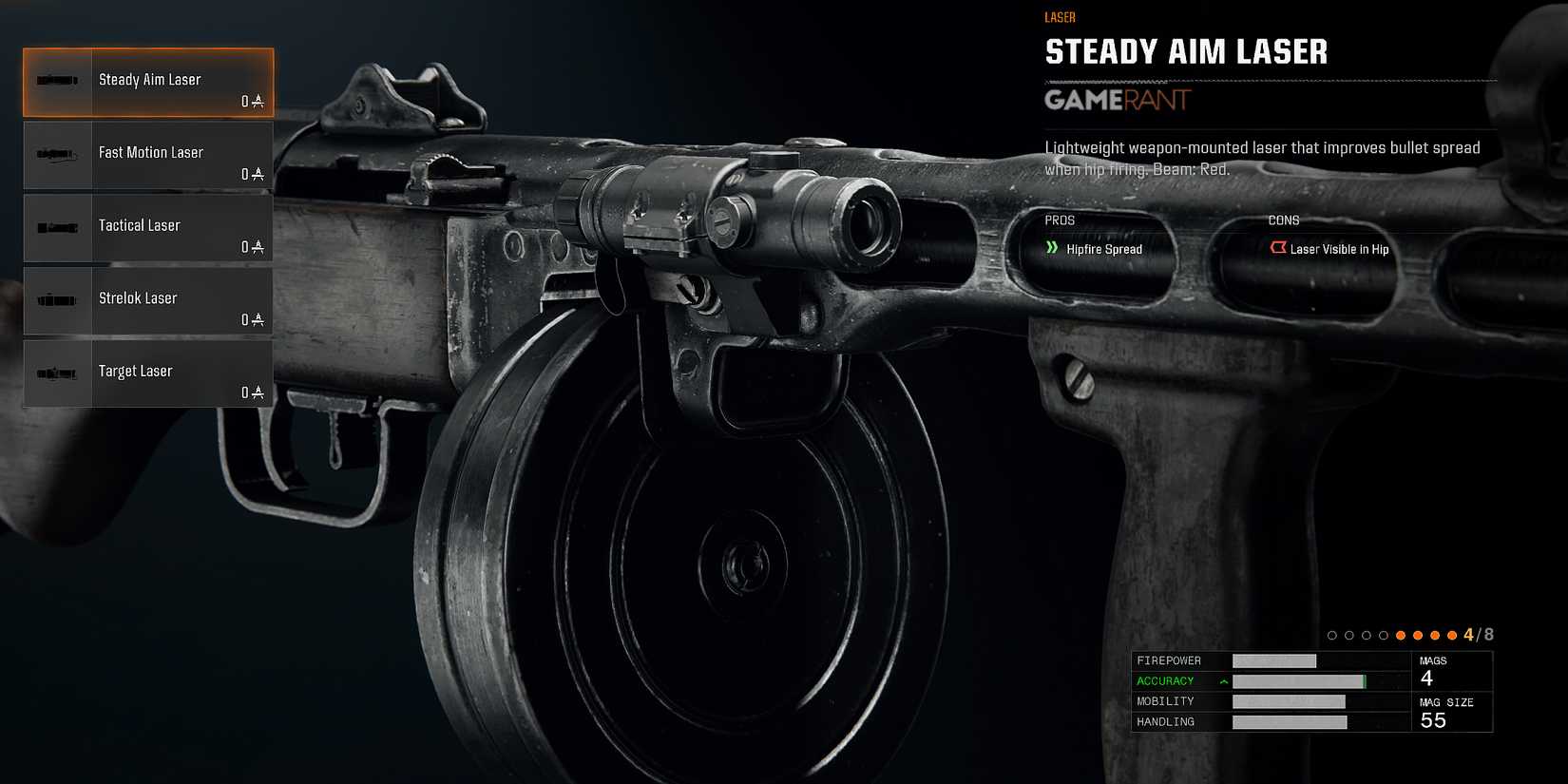Click the 4/8 page indicator
The width and height of the screenshot is (1568, 784).
click(1476, 634)
